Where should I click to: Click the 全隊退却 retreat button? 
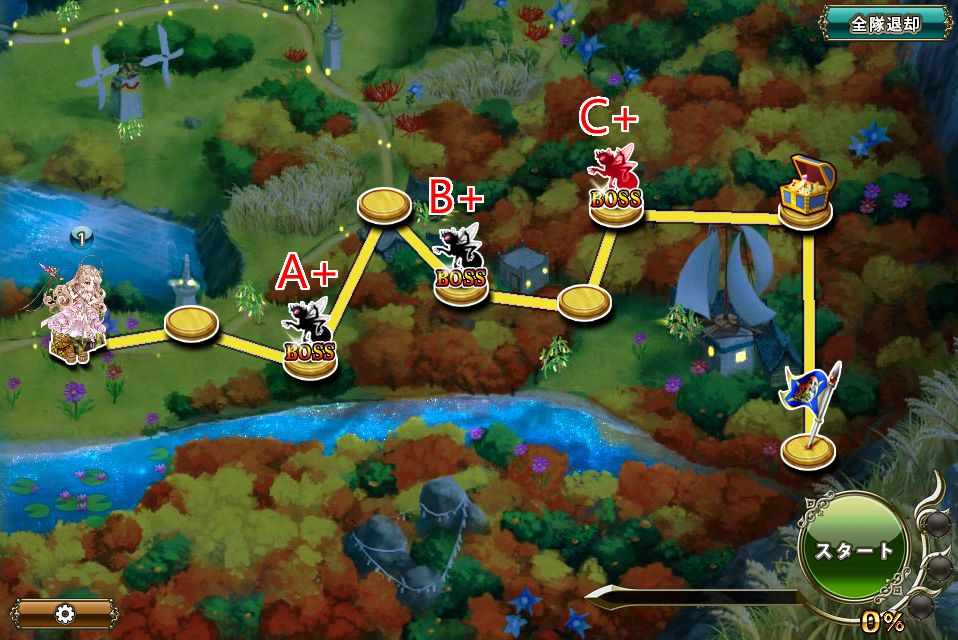point(884,23)
